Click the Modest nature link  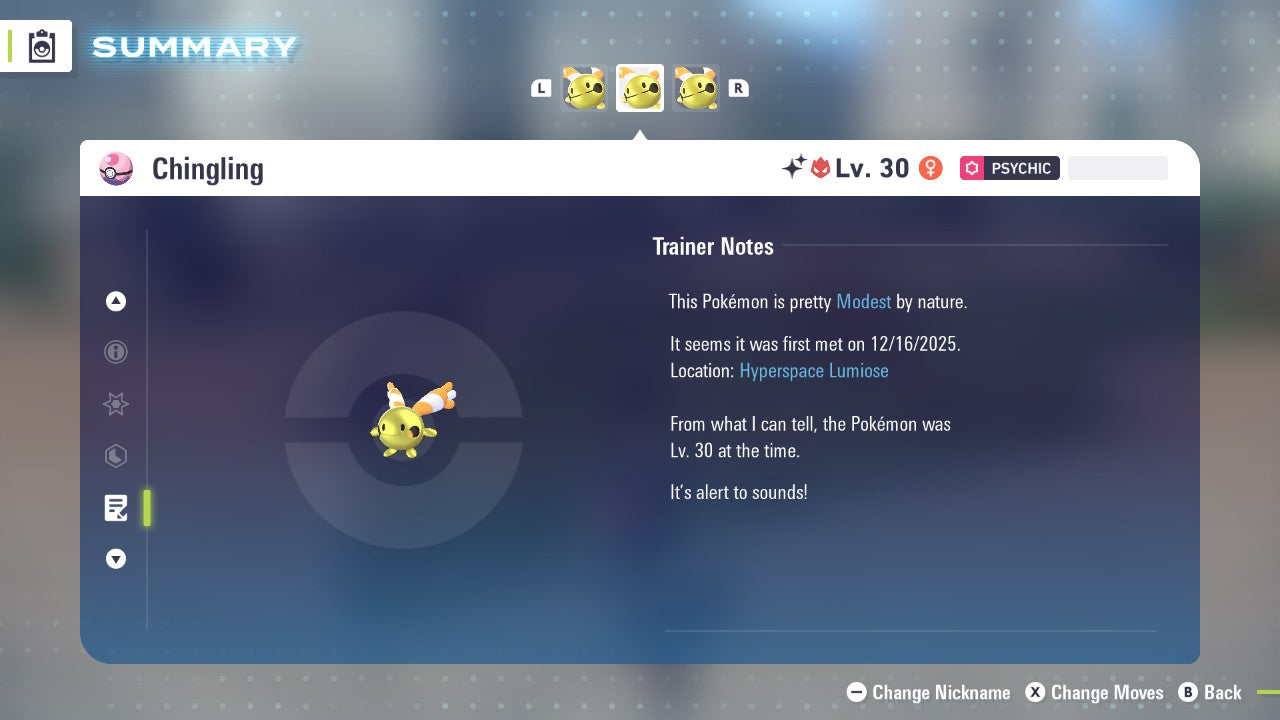(863, 301)
